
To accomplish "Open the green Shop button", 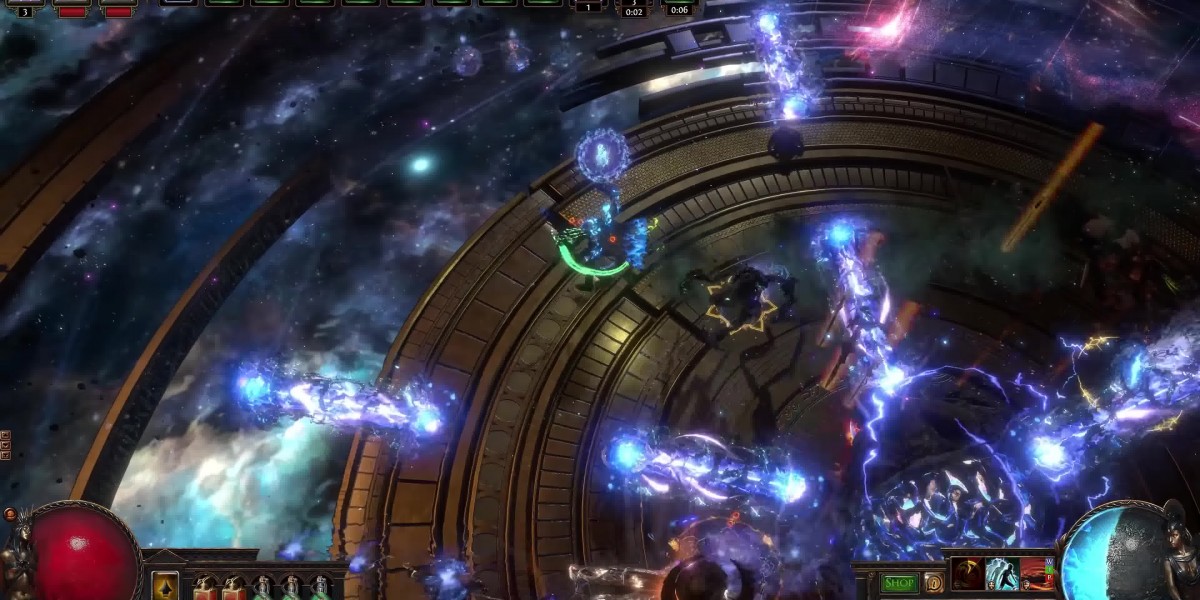I will click(898, 583).
